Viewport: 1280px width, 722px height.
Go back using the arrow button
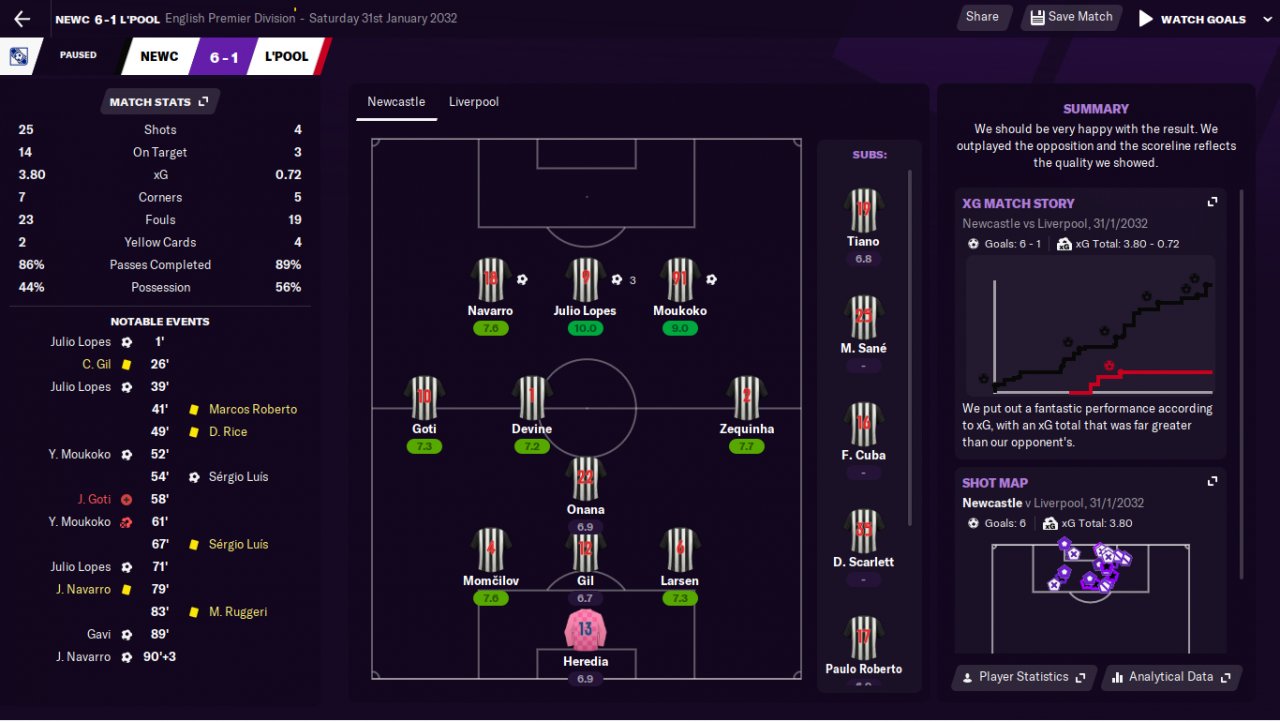pos(22,19)
